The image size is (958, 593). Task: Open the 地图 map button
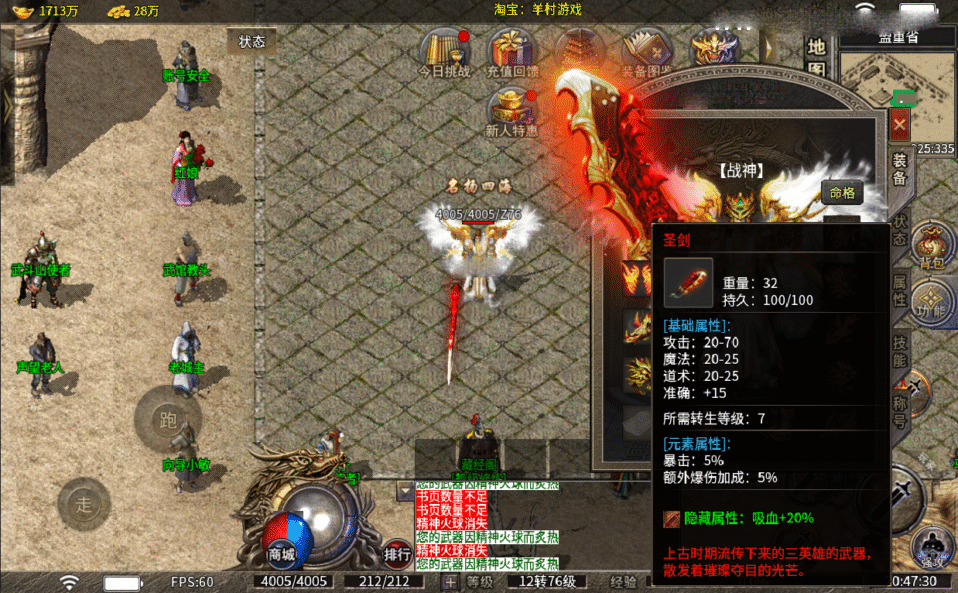(817, 57)
